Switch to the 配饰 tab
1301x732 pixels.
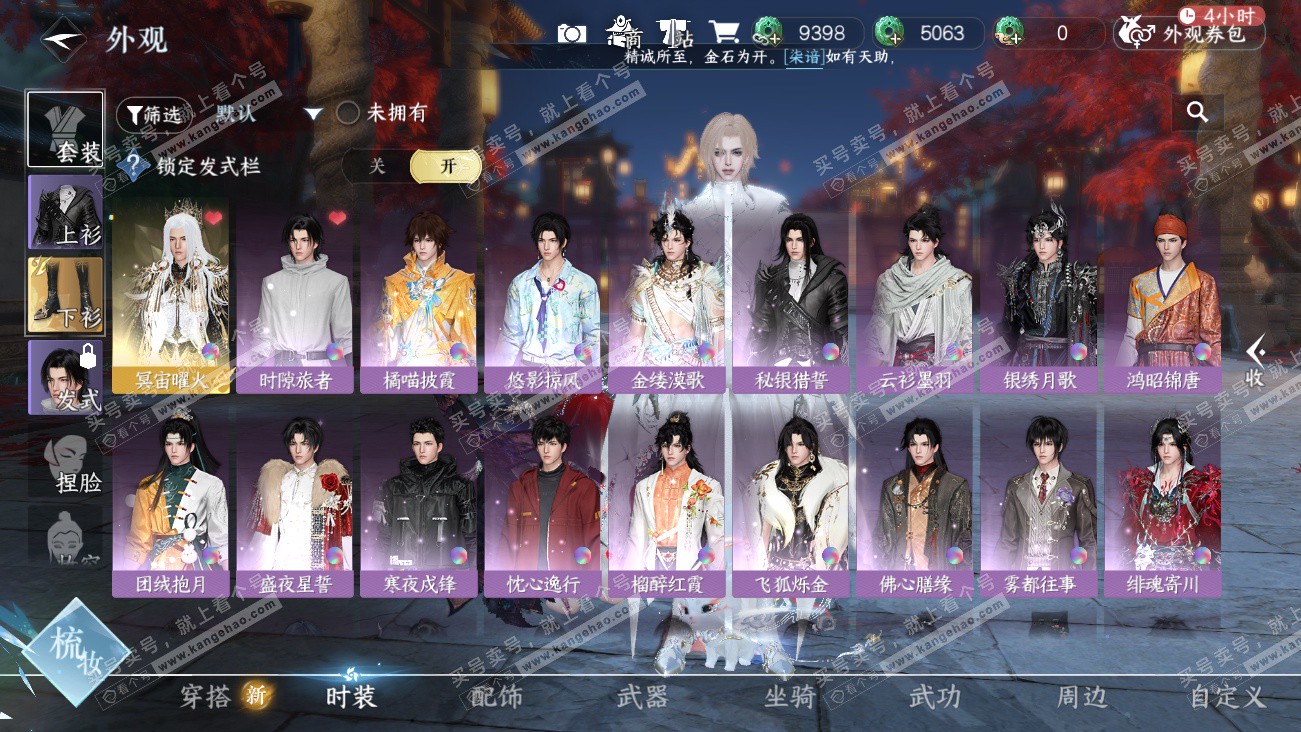[x=496, y=697]
